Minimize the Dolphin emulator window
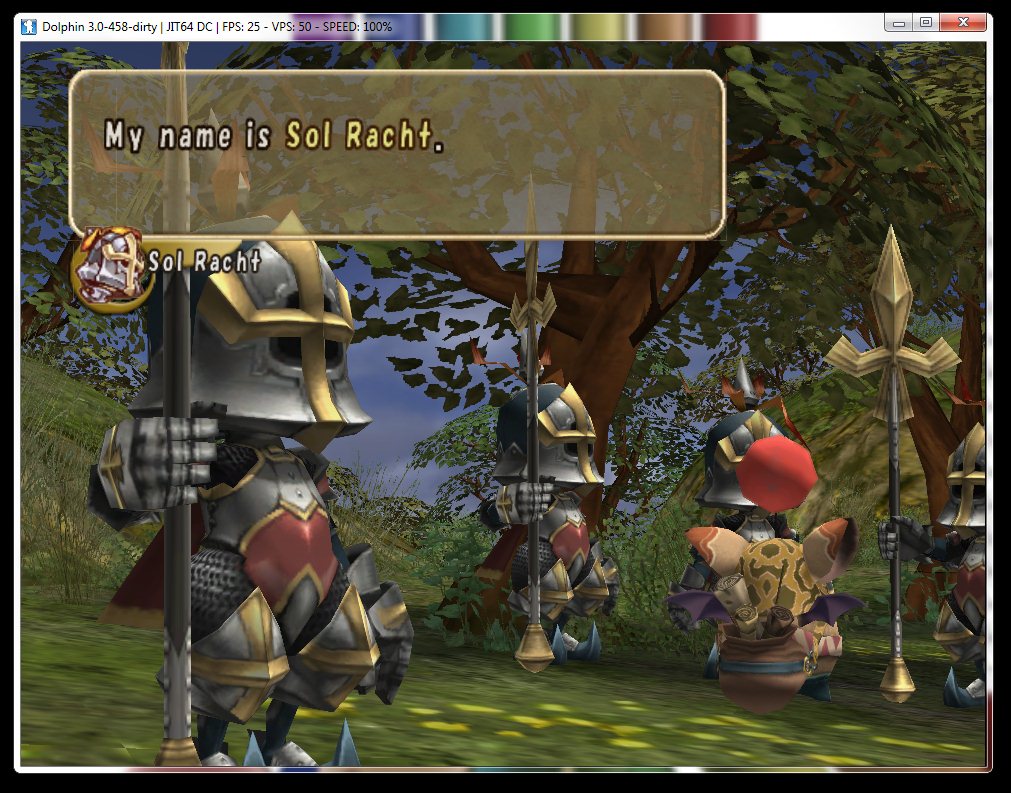Screen dimensions: 1011x793 coord(899,22)
